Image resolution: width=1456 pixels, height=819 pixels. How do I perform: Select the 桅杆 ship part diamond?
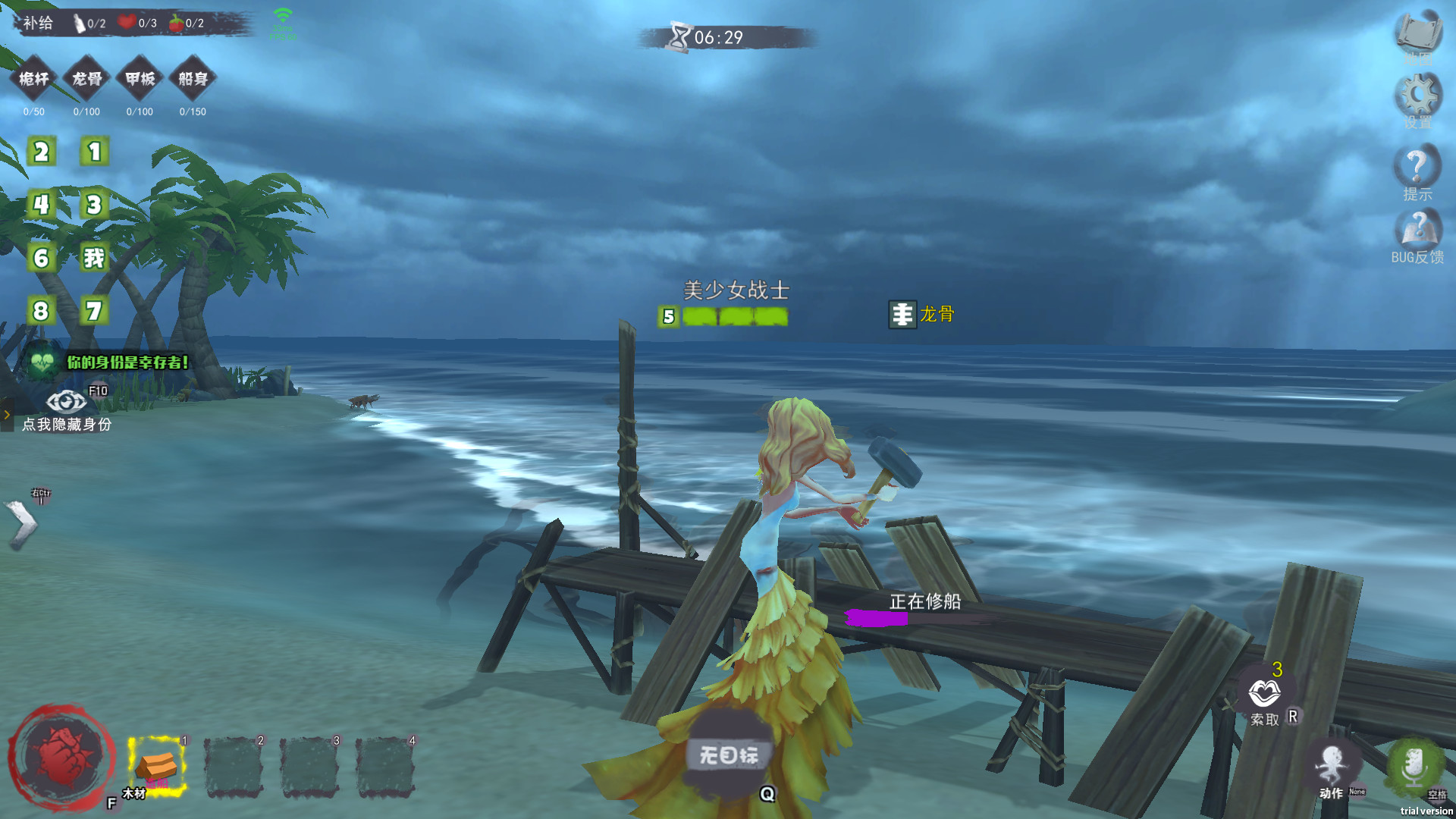click(x=34, y=79)
